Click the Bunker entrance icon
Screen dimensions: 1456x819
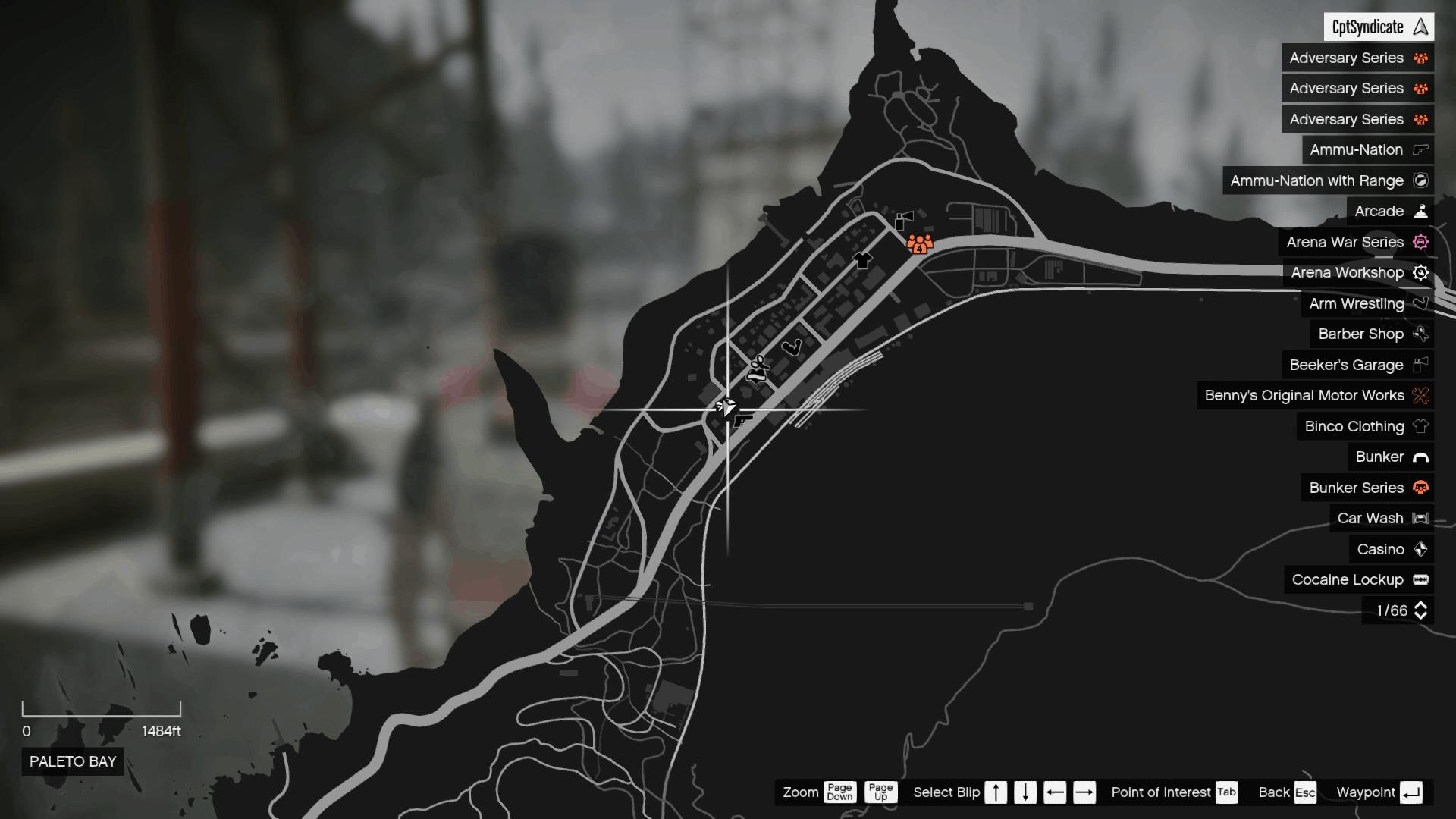tap(1420, 457)
